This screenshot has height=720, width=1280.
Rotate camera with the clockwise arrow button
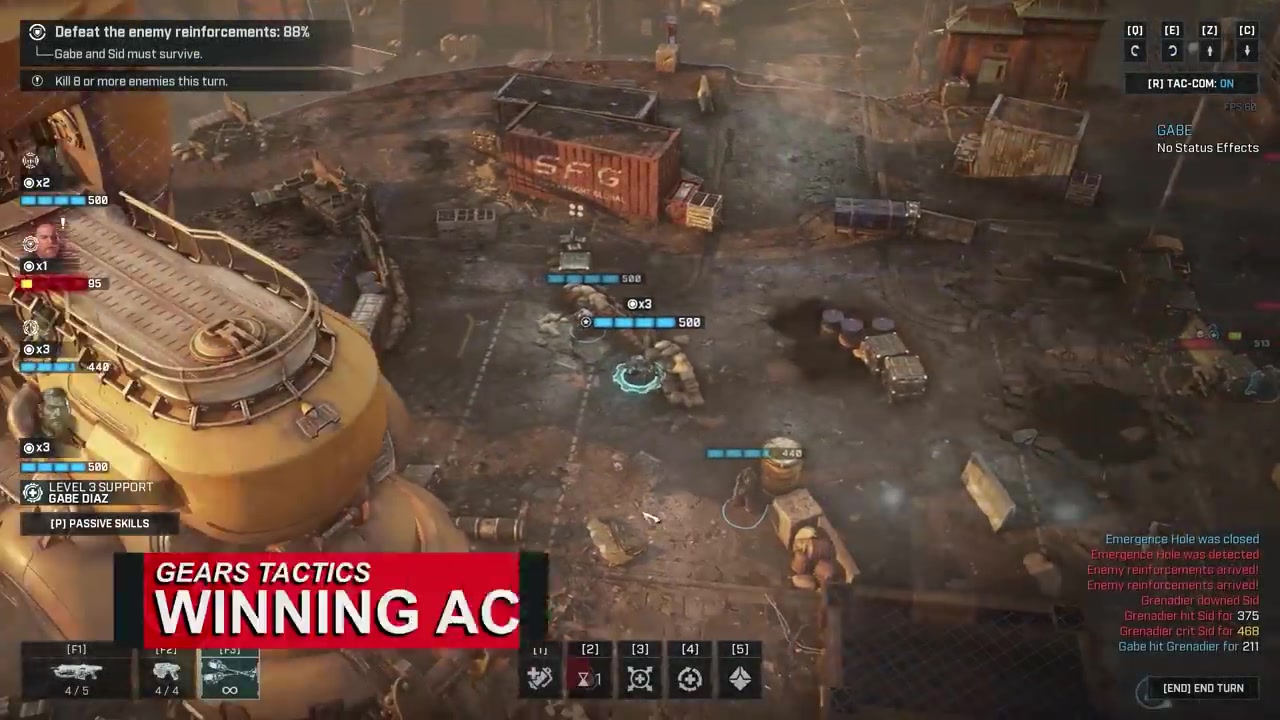[1172, 51]
